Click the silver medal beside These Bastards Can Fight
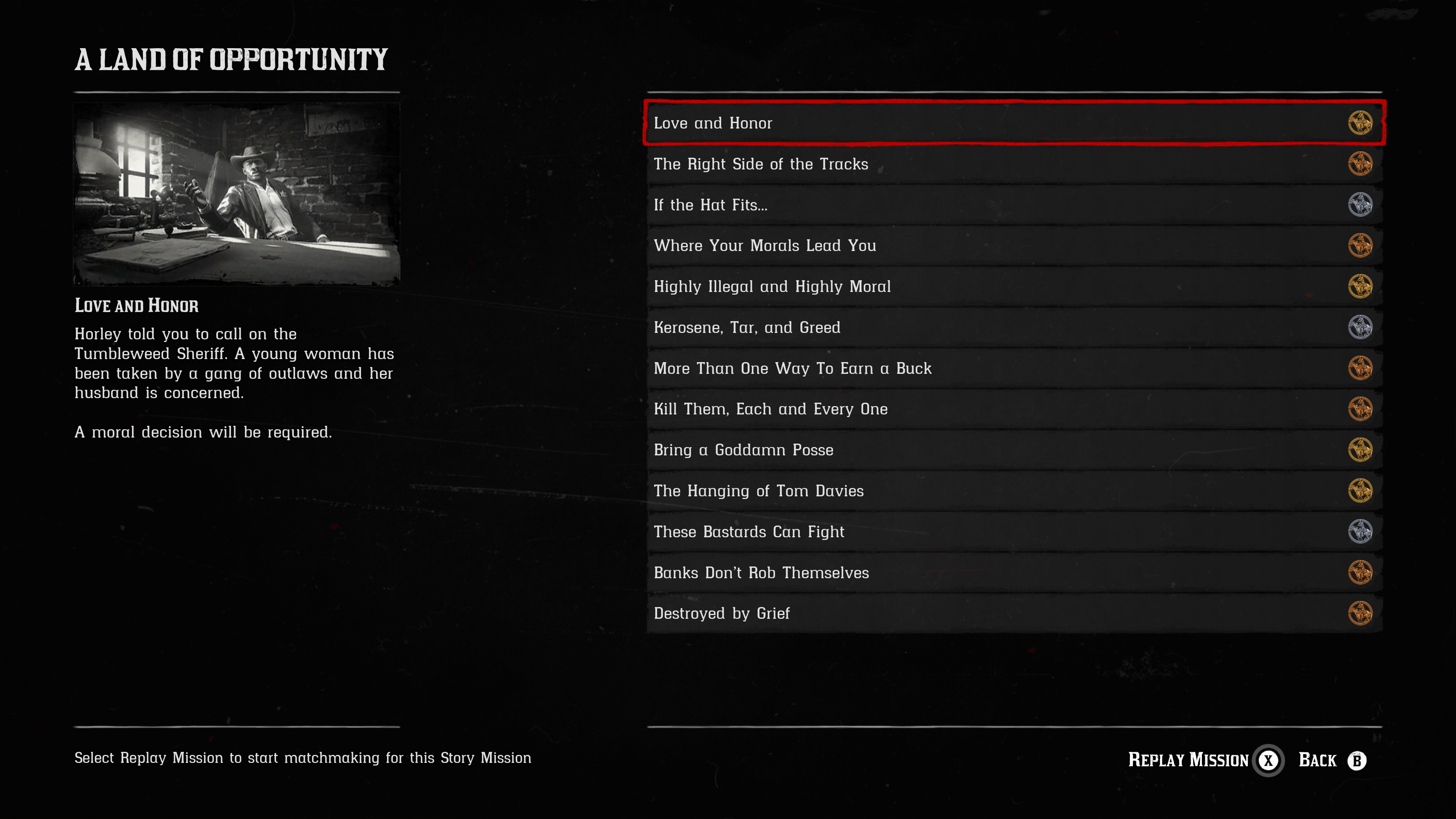 [1360, 531]
